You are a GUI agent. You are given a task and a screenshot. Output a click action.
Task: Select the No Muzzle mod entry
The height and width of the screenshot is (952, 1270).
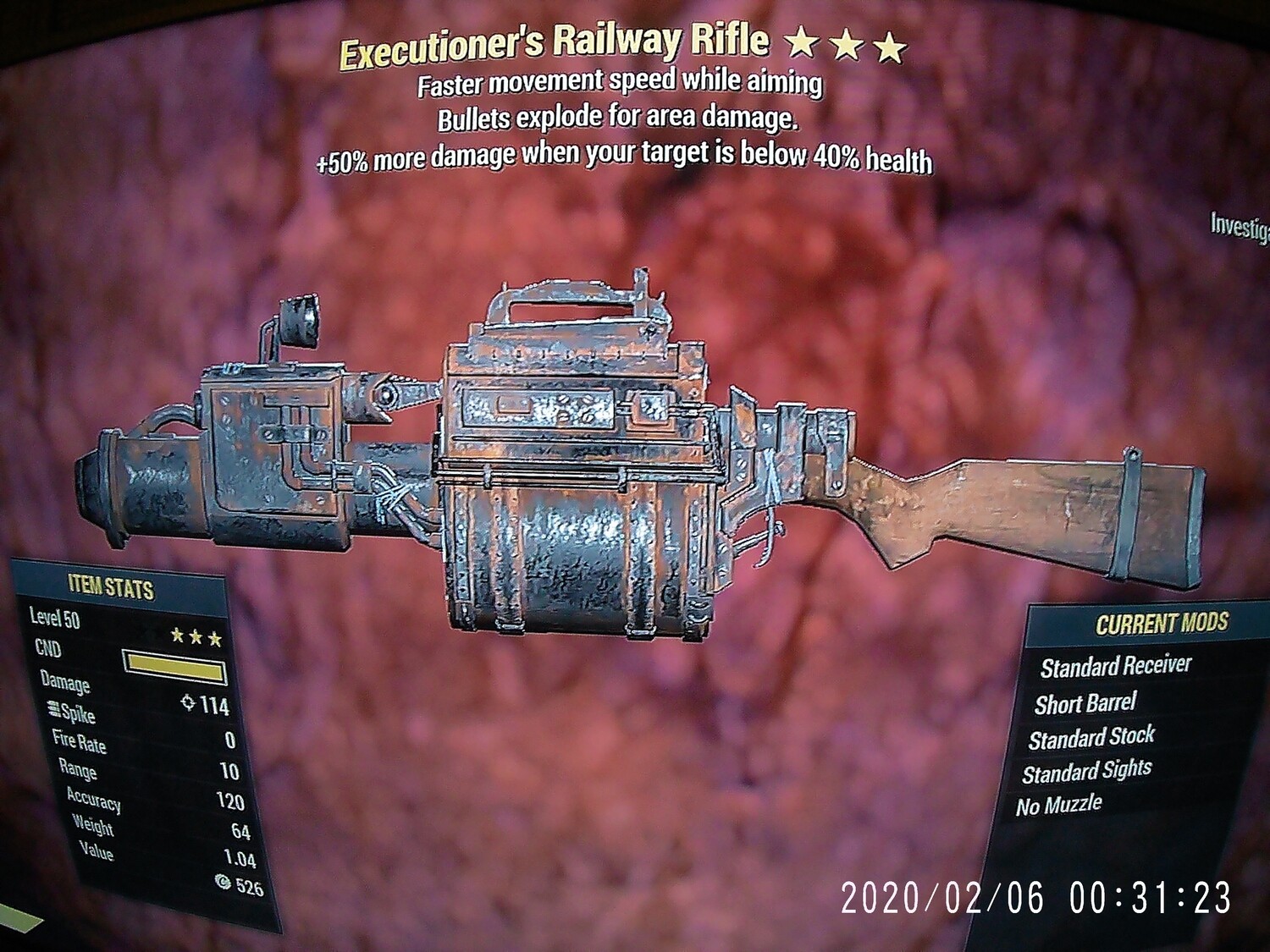[x=1059, y=802]
